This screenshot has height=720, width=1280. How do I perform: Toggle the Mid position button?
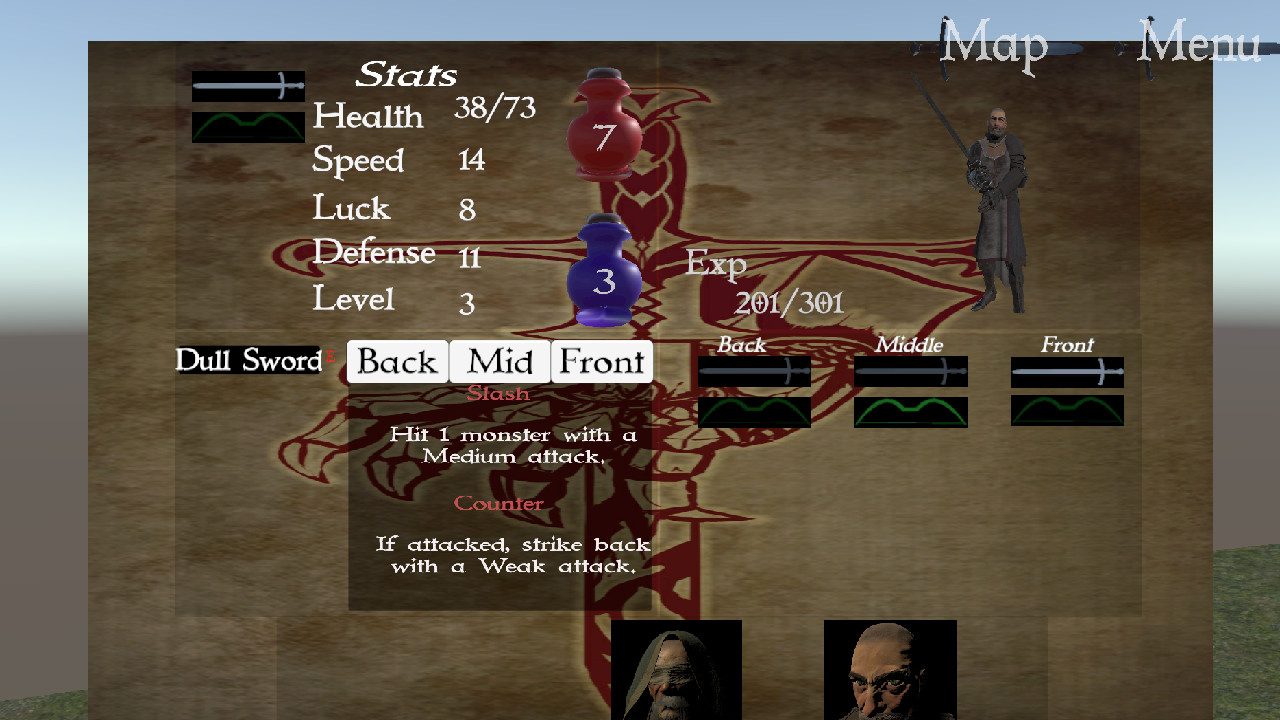499,362
